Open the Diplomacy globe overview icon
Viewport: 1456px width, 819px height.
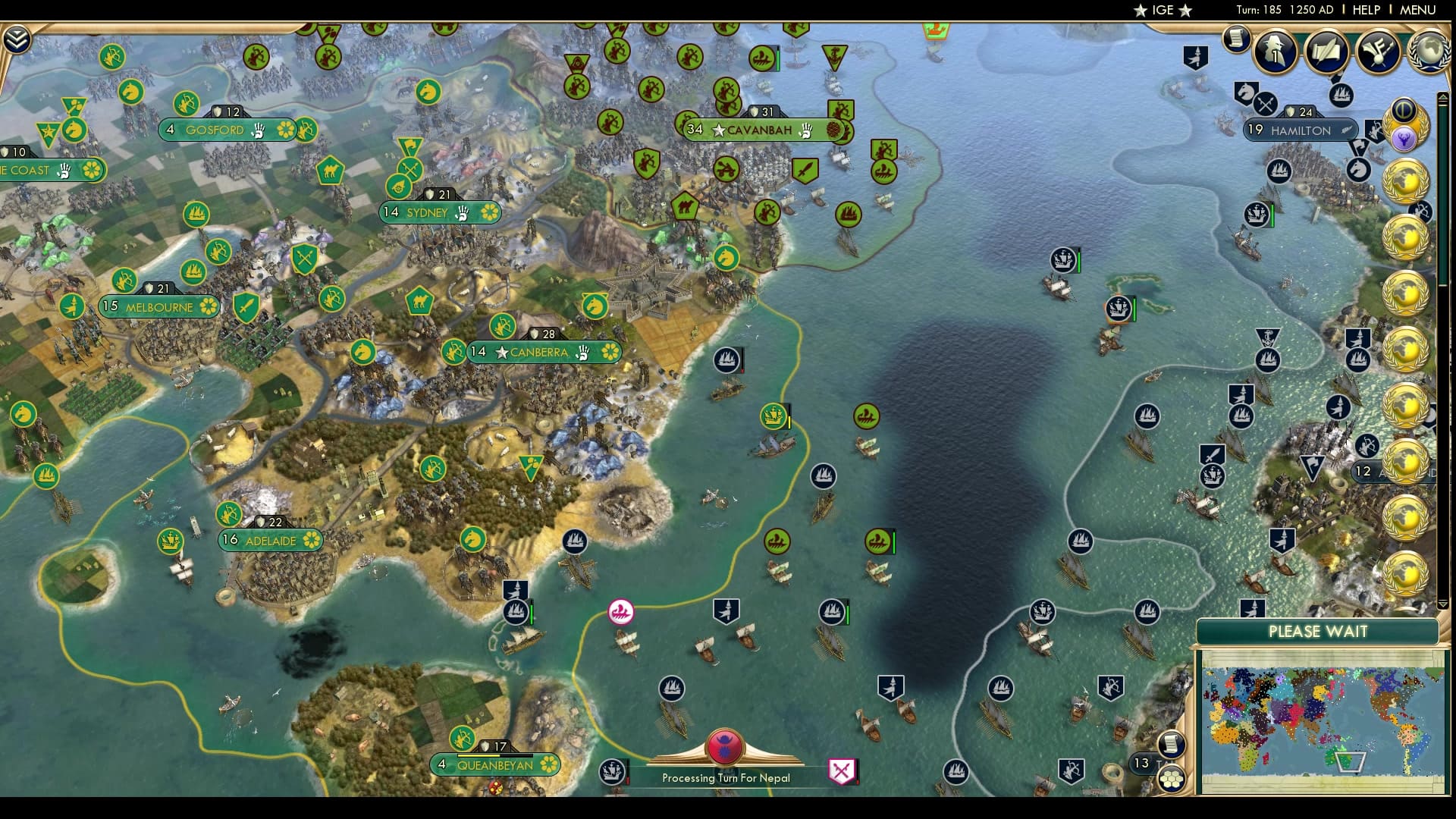(x=1429, y=52)
